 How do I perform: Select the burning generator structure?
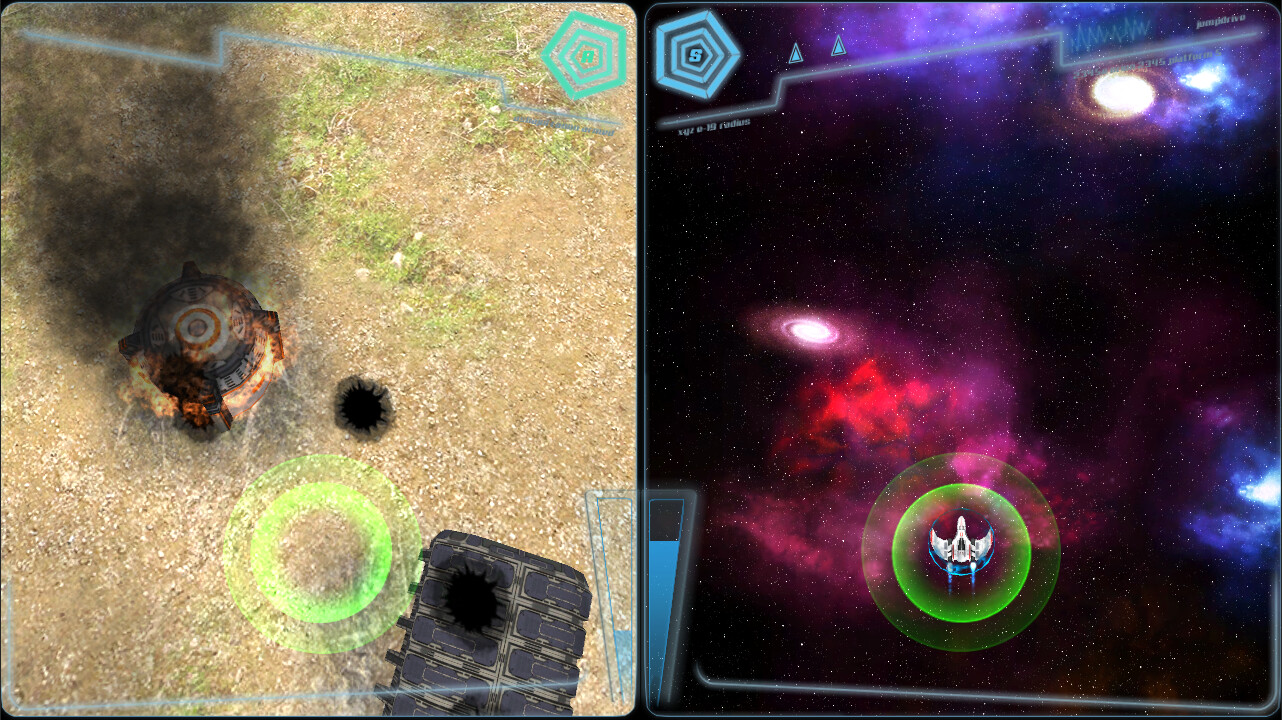(200, 345)
